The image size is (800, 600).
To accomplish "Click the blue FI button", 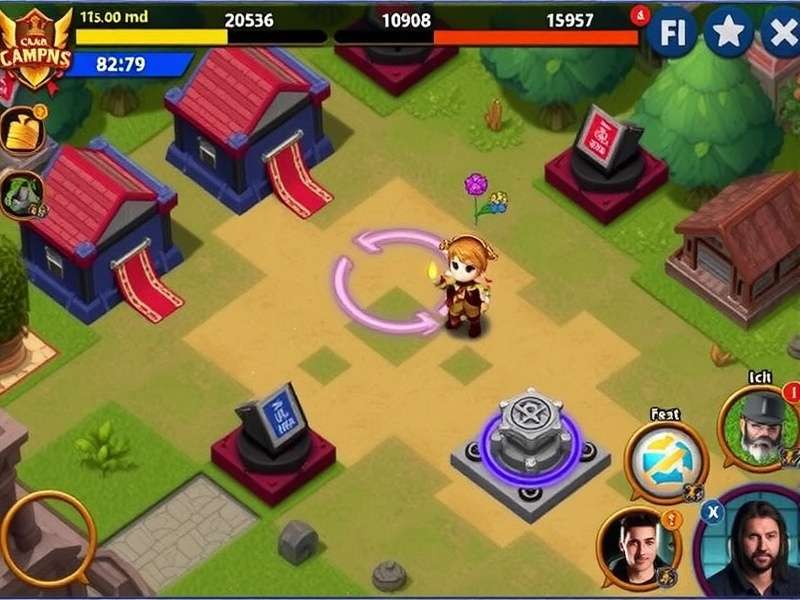I will (x=673, y=33).
